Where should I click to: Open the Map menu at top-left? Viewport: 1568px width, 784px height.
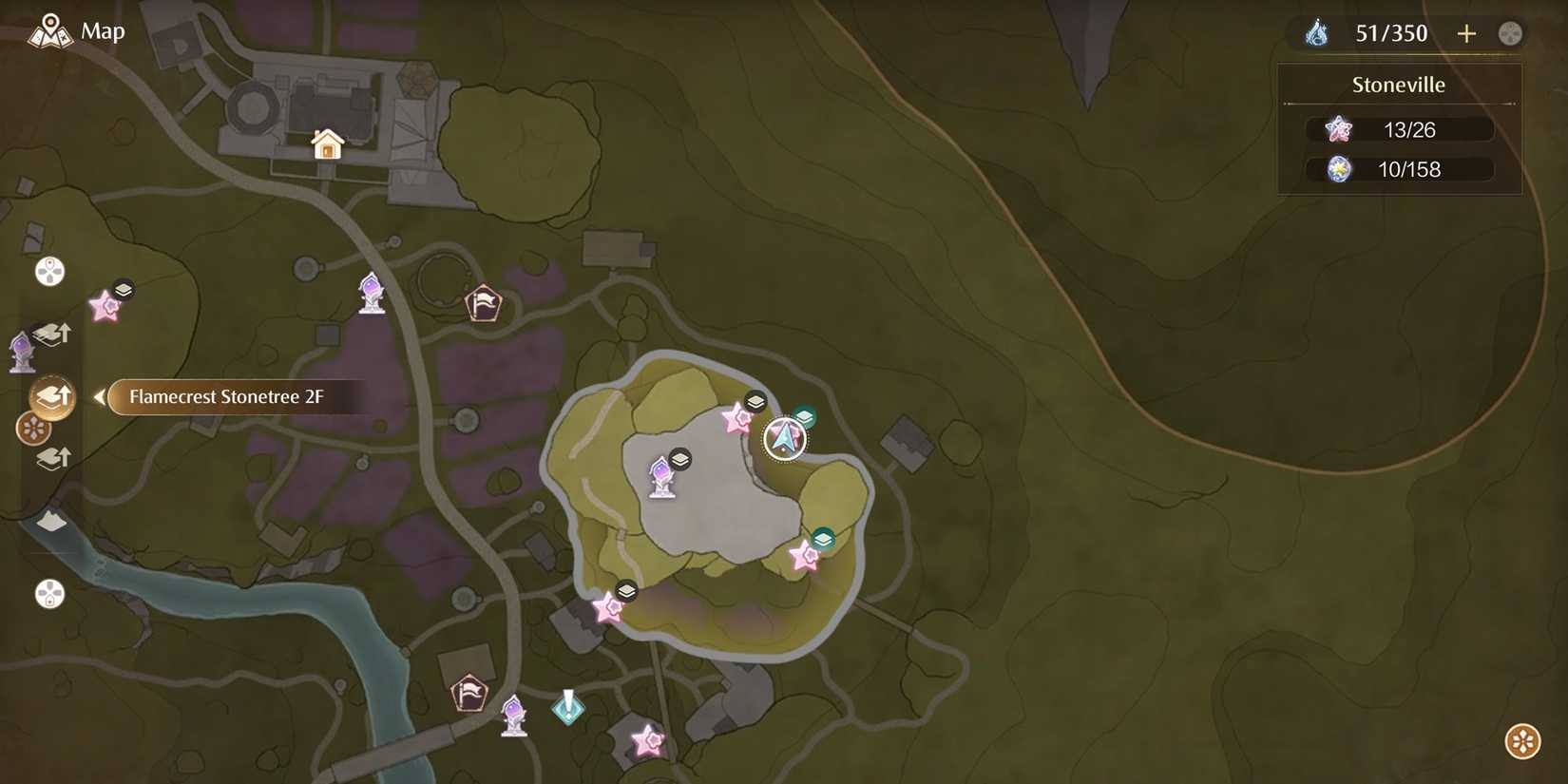point(76,30)
